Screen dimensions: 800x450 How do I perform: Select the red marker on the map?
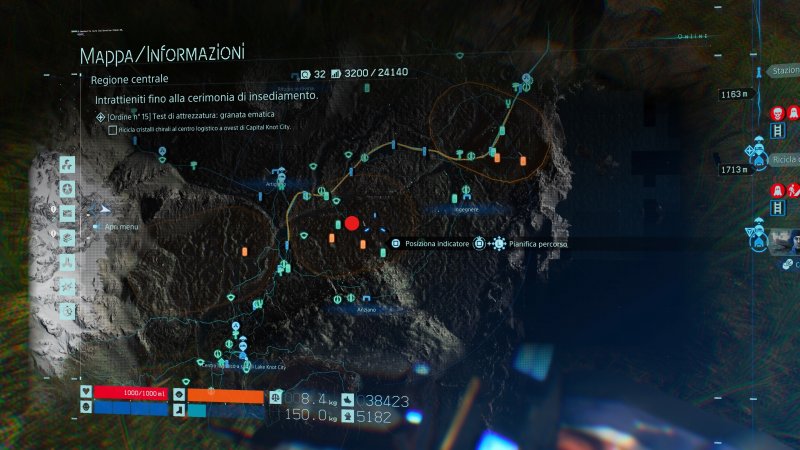pyautogui.click(x=351, y=223)
